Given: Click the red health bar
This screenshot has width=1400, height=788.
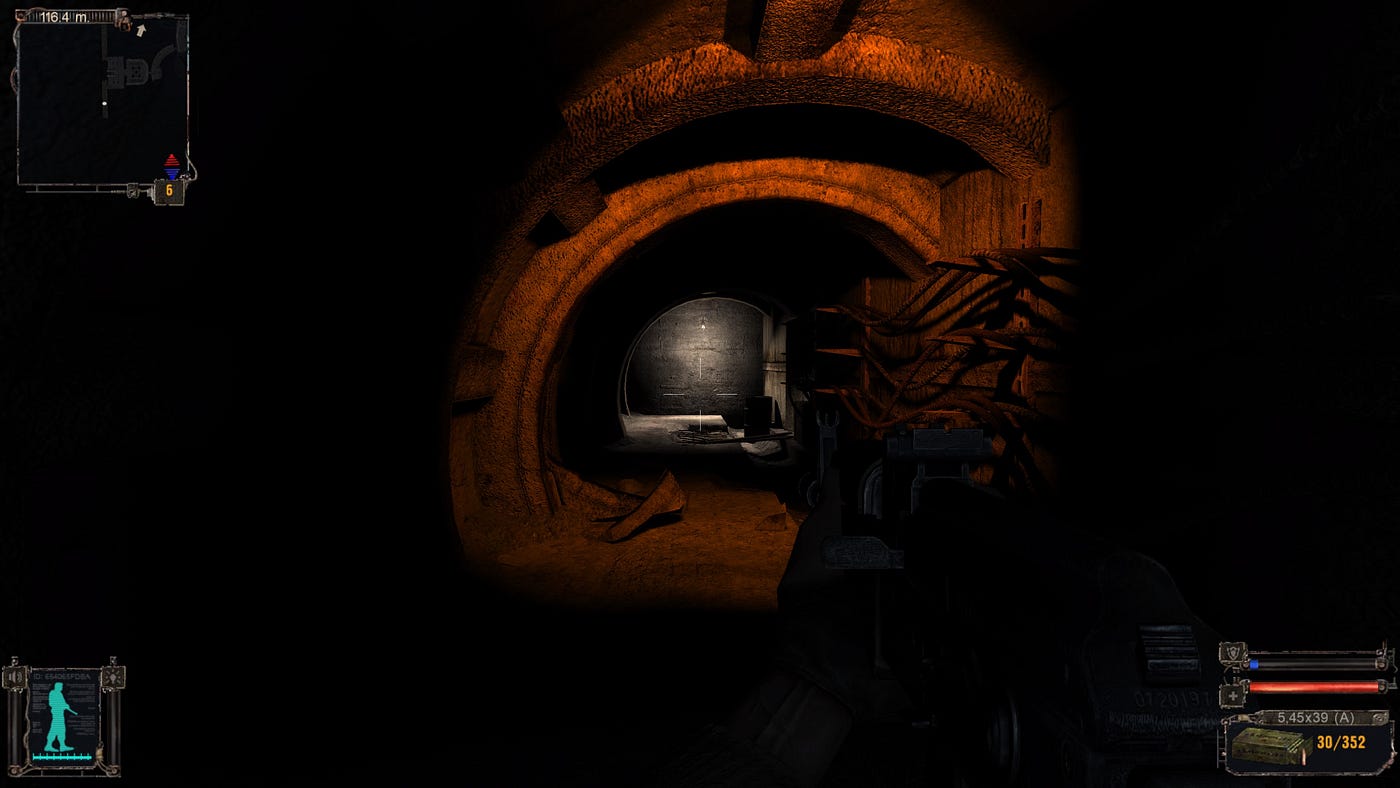Looking at the screenshot, I should pyautogui.click(x=1313, y=685).
